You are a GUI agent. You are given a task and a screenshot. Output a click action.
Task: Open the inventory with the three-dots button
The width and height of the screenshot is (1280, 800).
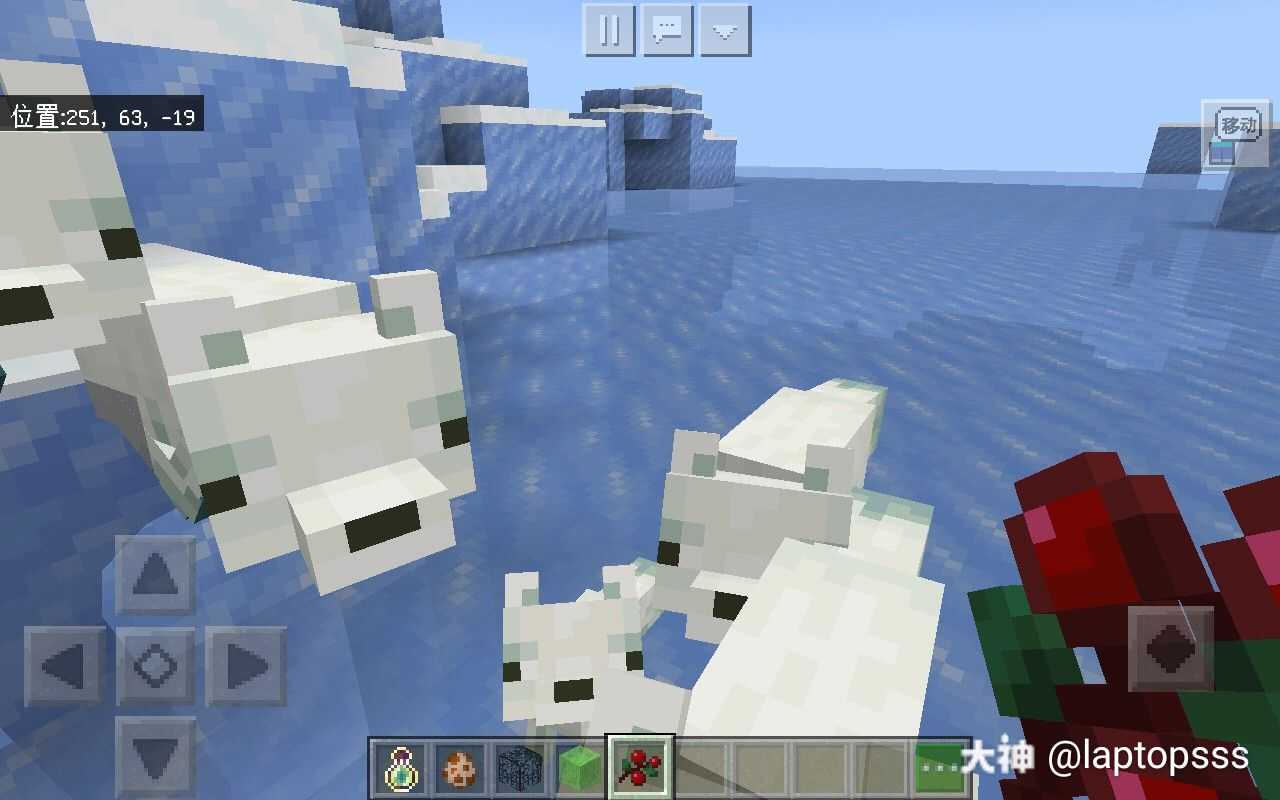pyautogui.click(x=939, y=769)
